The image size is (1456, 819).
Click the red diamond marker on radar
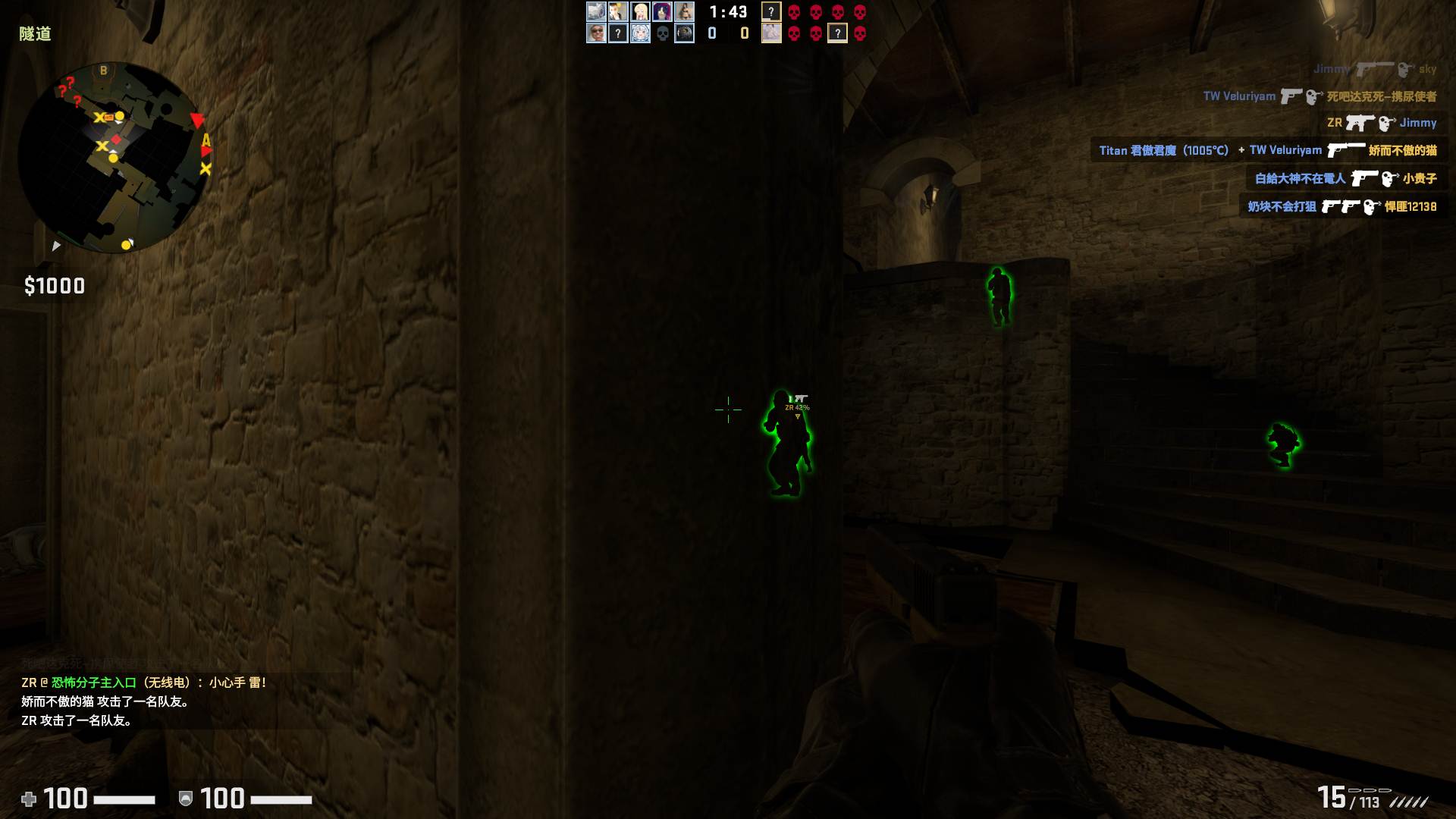(116, 140)
